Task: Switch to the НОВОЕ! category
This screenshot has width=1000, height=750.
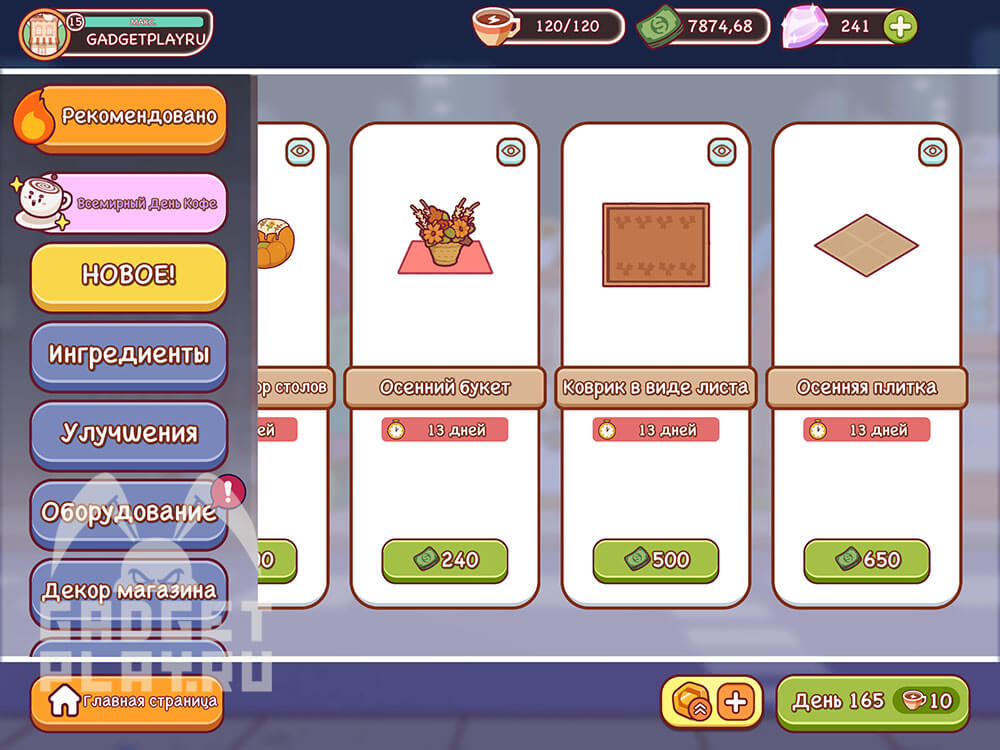Action: click(128, 276)
